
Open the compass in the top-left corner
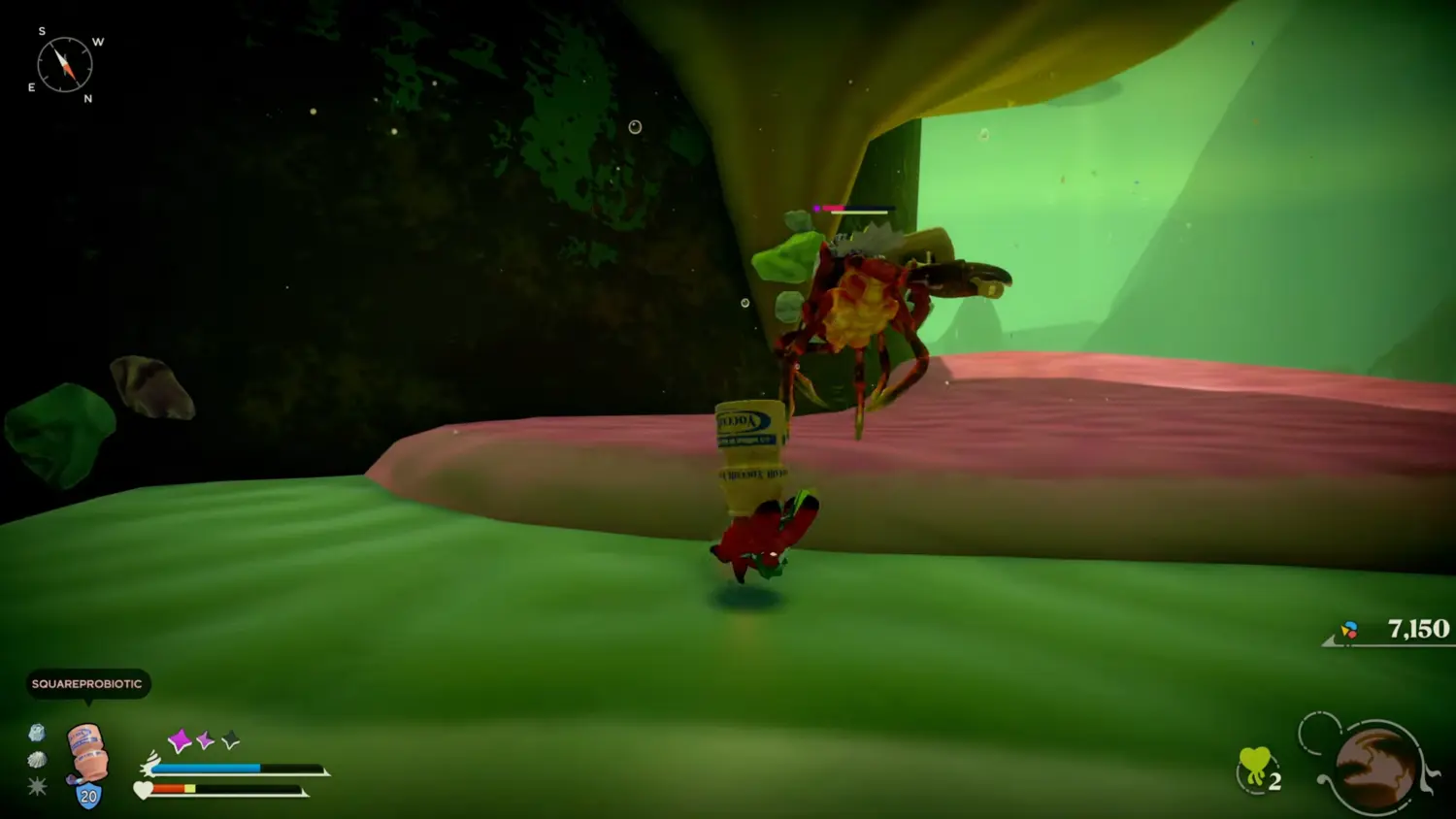[63, 65]
